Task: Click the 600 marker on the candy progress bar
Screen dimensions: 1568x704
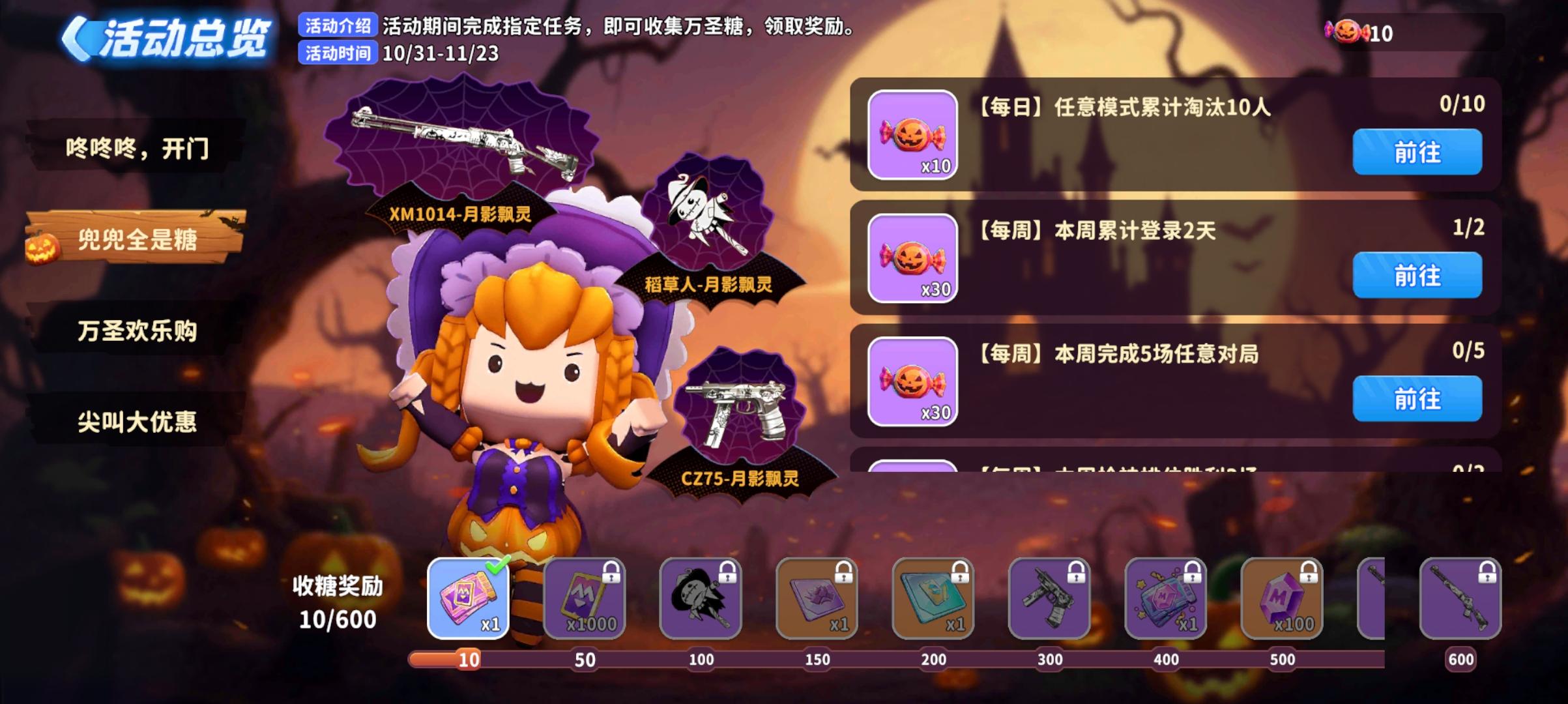Action: coord(1462,660)
